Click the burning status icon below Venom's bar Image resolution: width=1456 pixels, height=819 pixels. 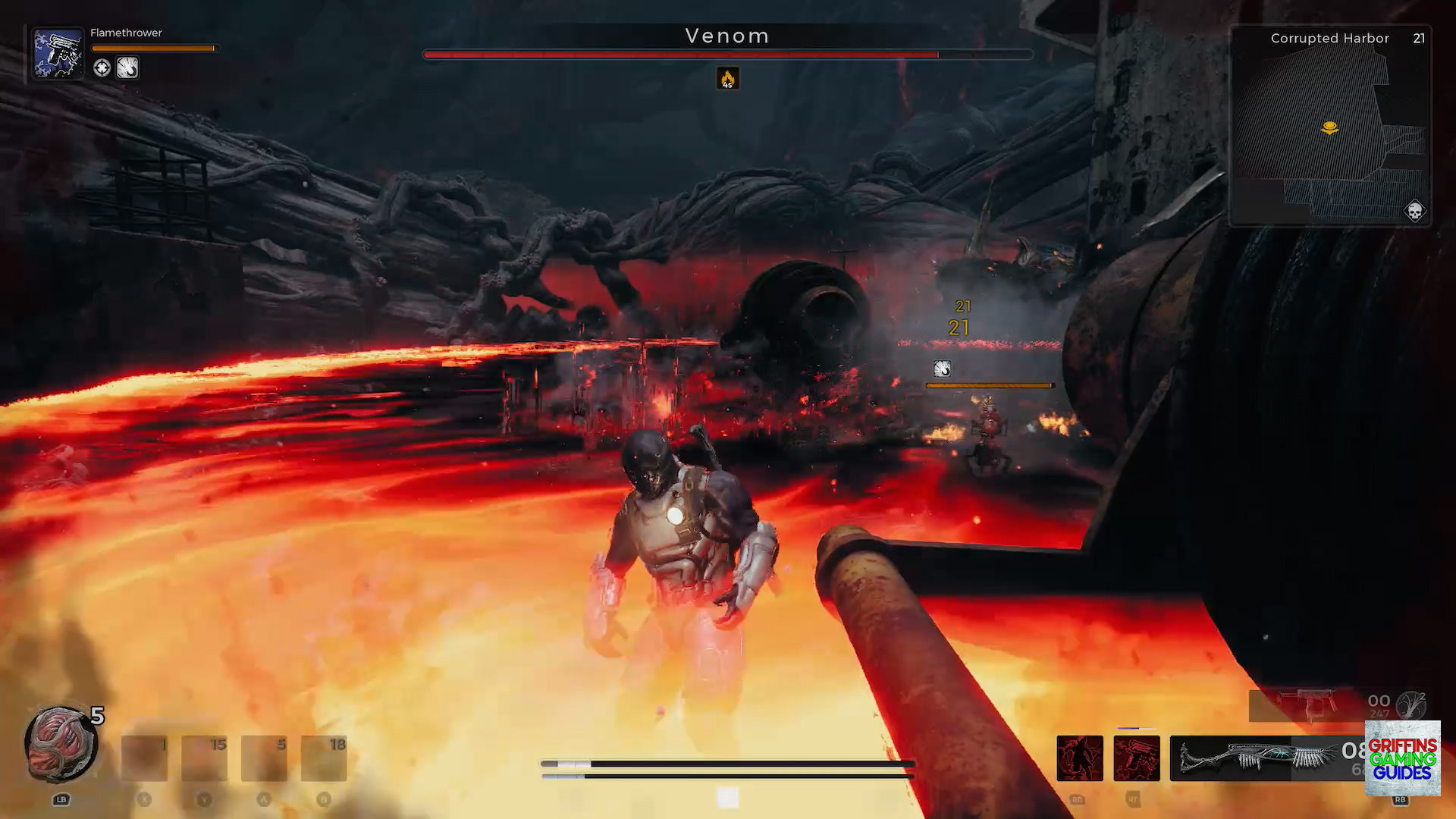(x=727, y=78)
